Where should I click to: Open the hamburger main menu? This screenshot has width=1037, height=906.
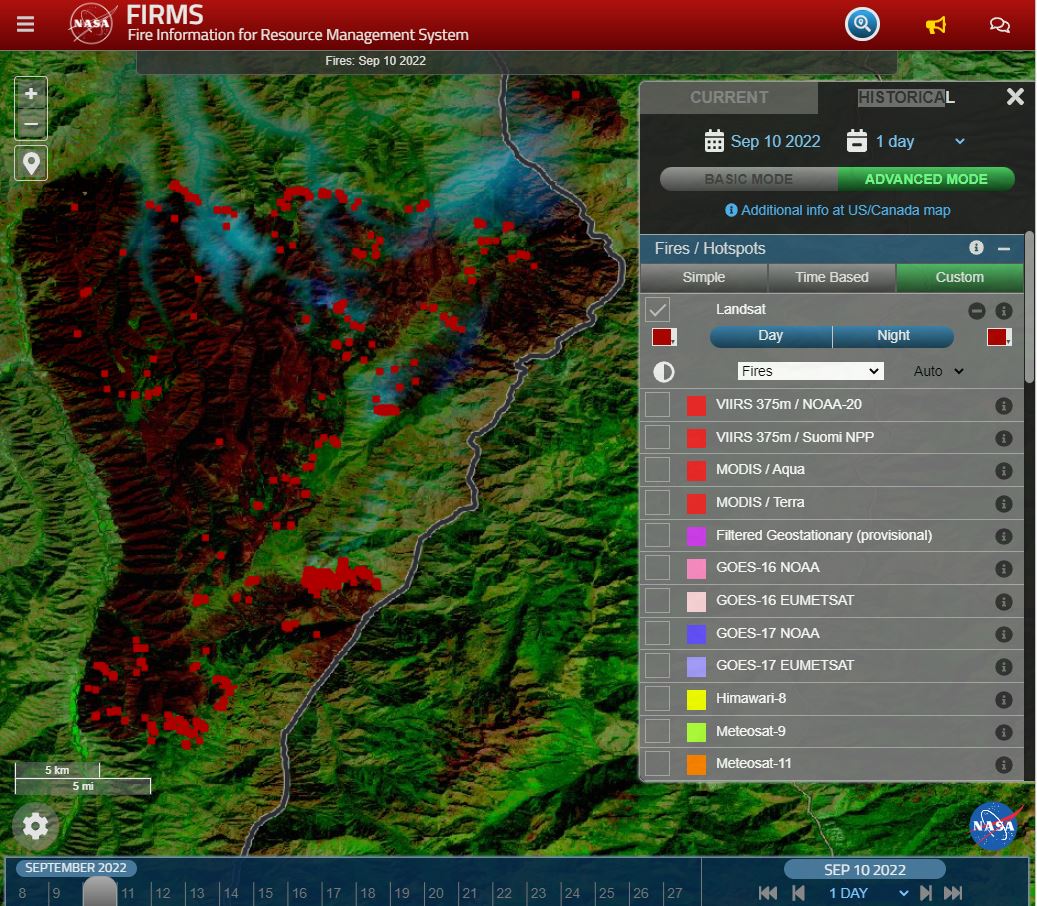[25, 24]
